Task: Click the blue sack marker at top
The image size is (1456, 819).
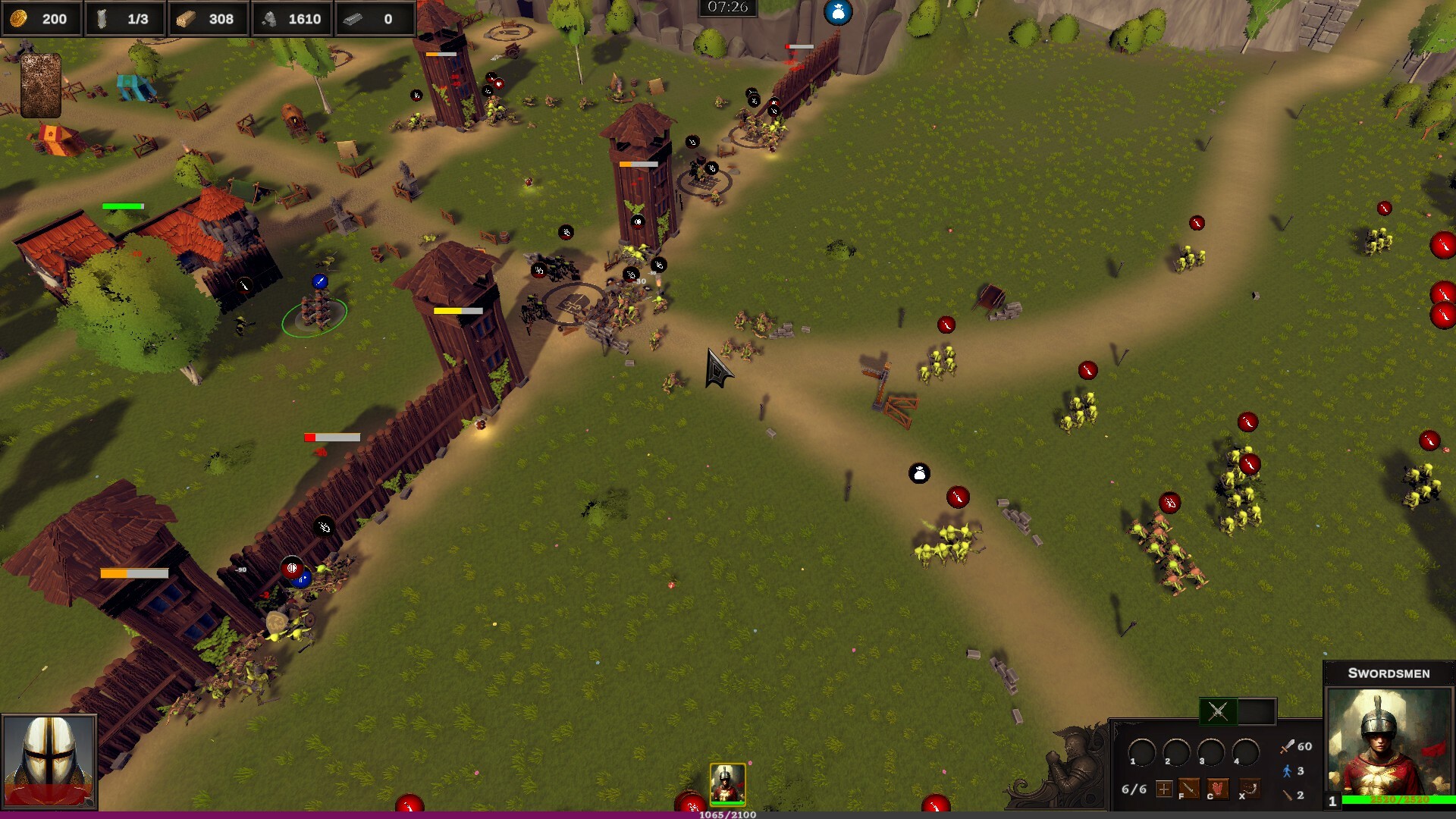Action: click(x=838, y=12)
